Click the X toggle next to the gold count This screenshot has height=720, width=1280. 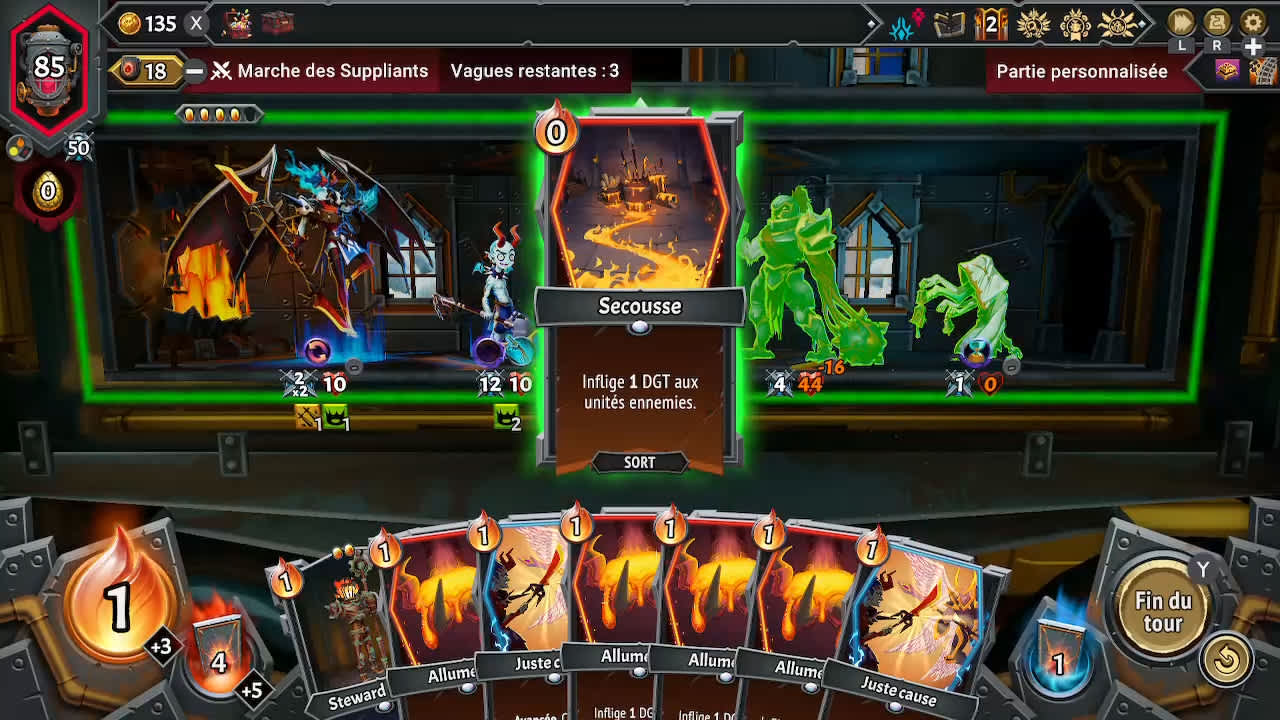(195, 24)
